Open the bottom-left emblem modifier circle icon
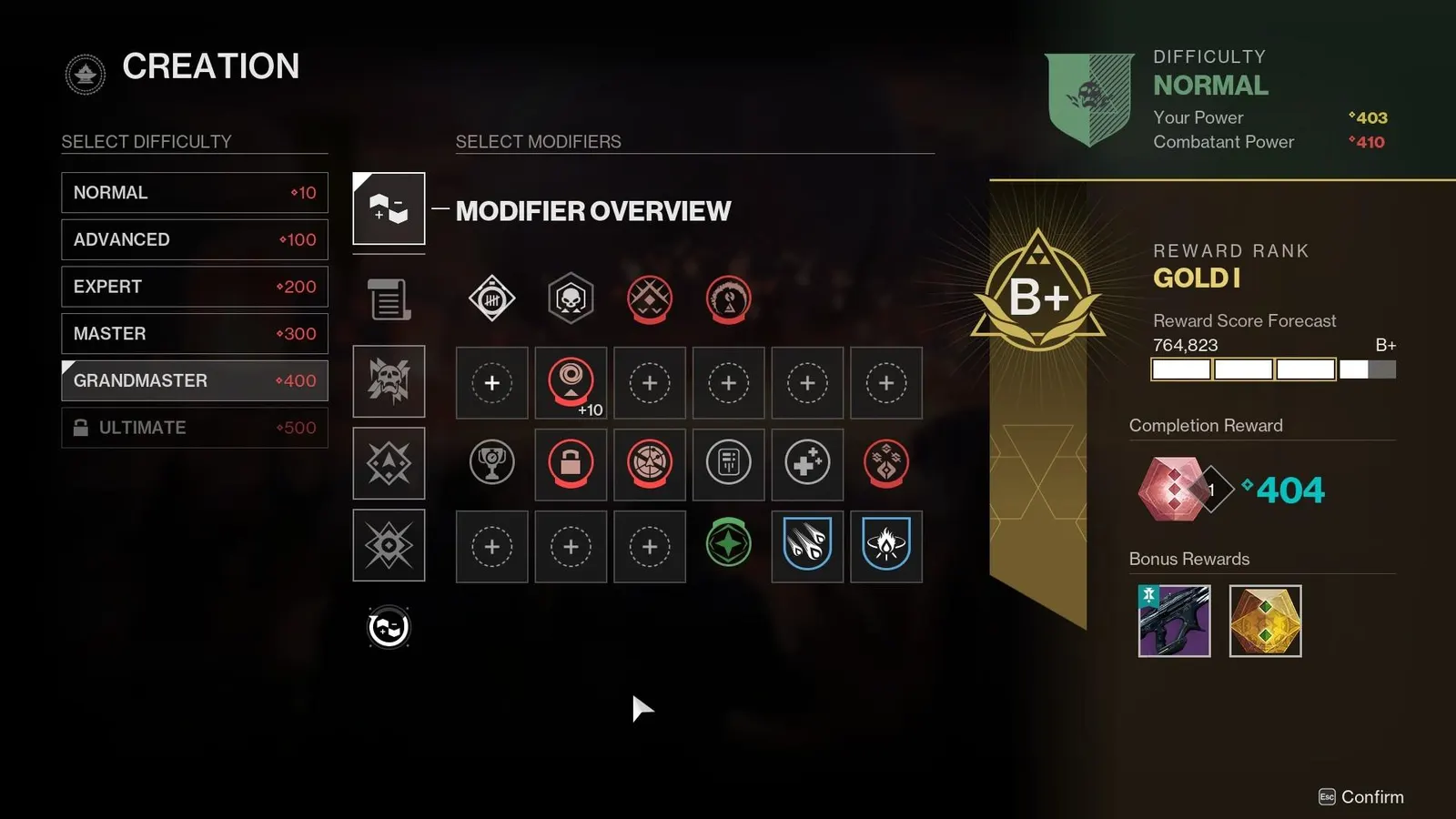This screenshot has height=819, width=1456. pos(389,627)
